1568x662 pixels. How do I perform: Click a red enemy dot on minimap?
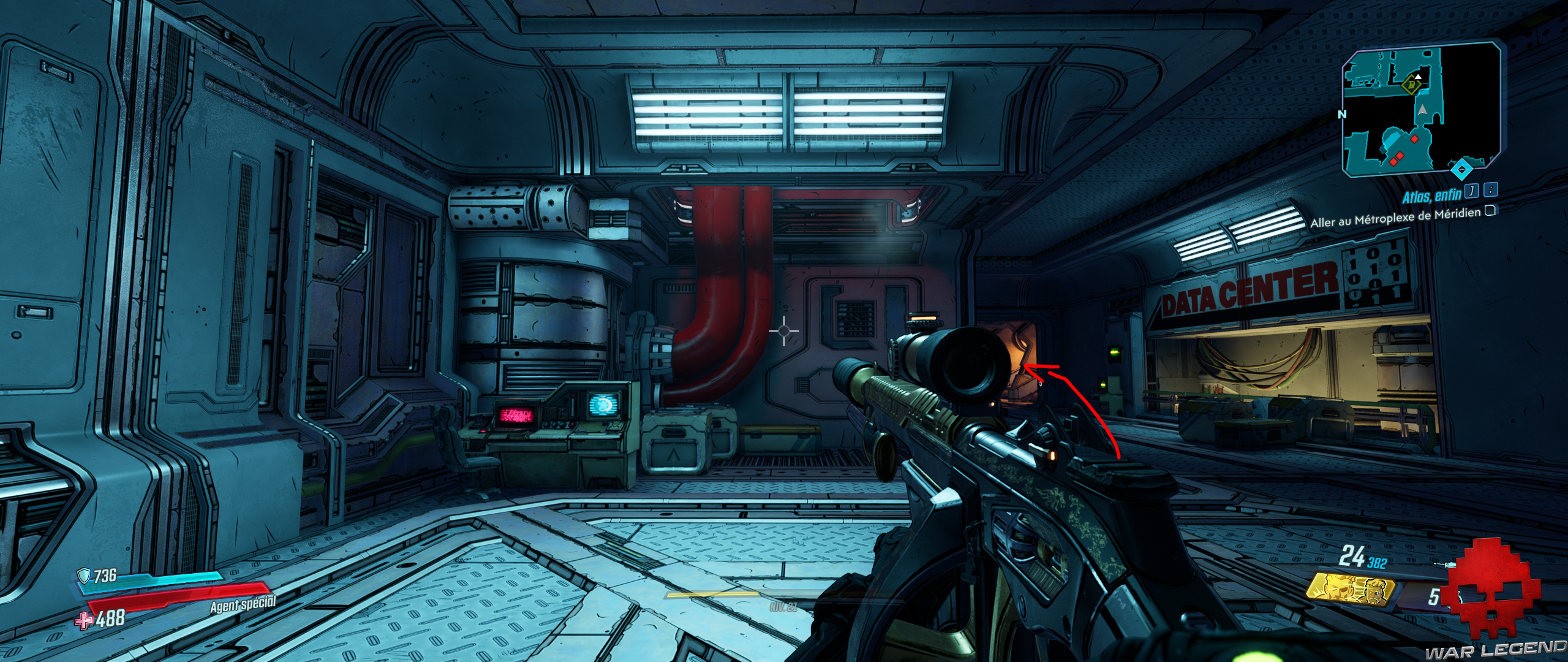click(x=1414, y=138)
